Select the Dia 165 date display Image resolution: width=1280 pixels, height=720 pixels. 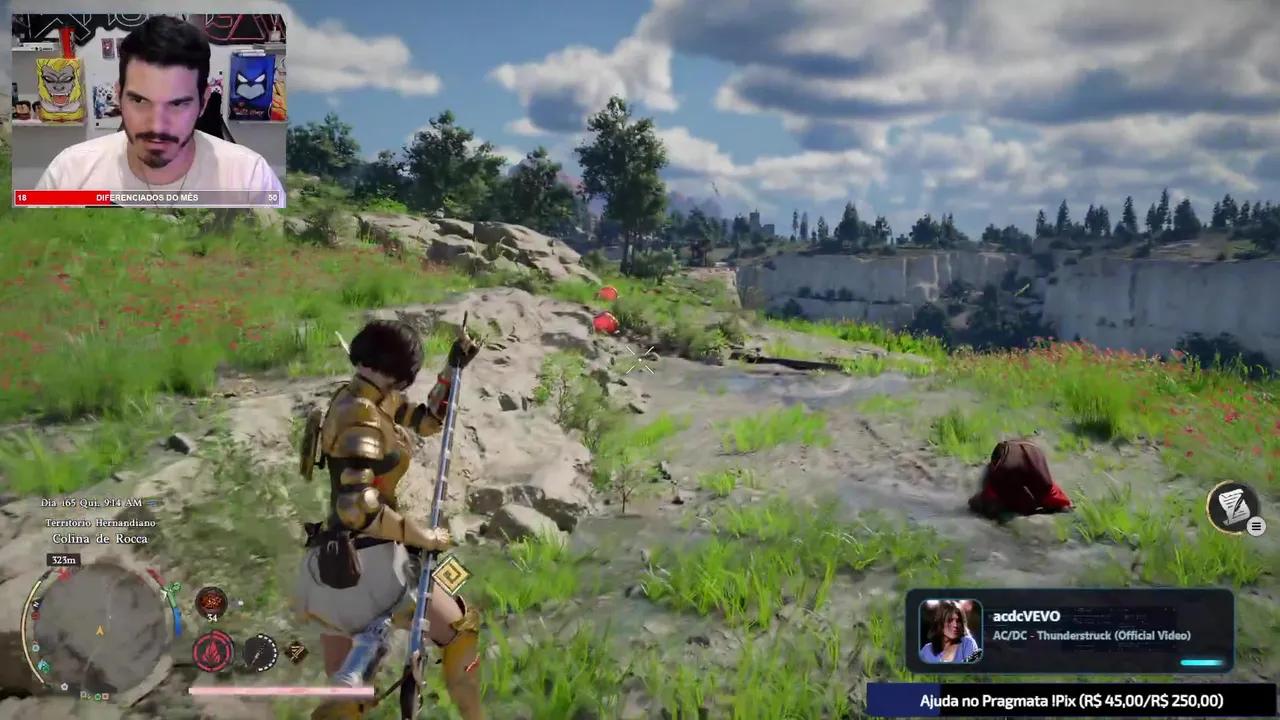pos(92,503)
